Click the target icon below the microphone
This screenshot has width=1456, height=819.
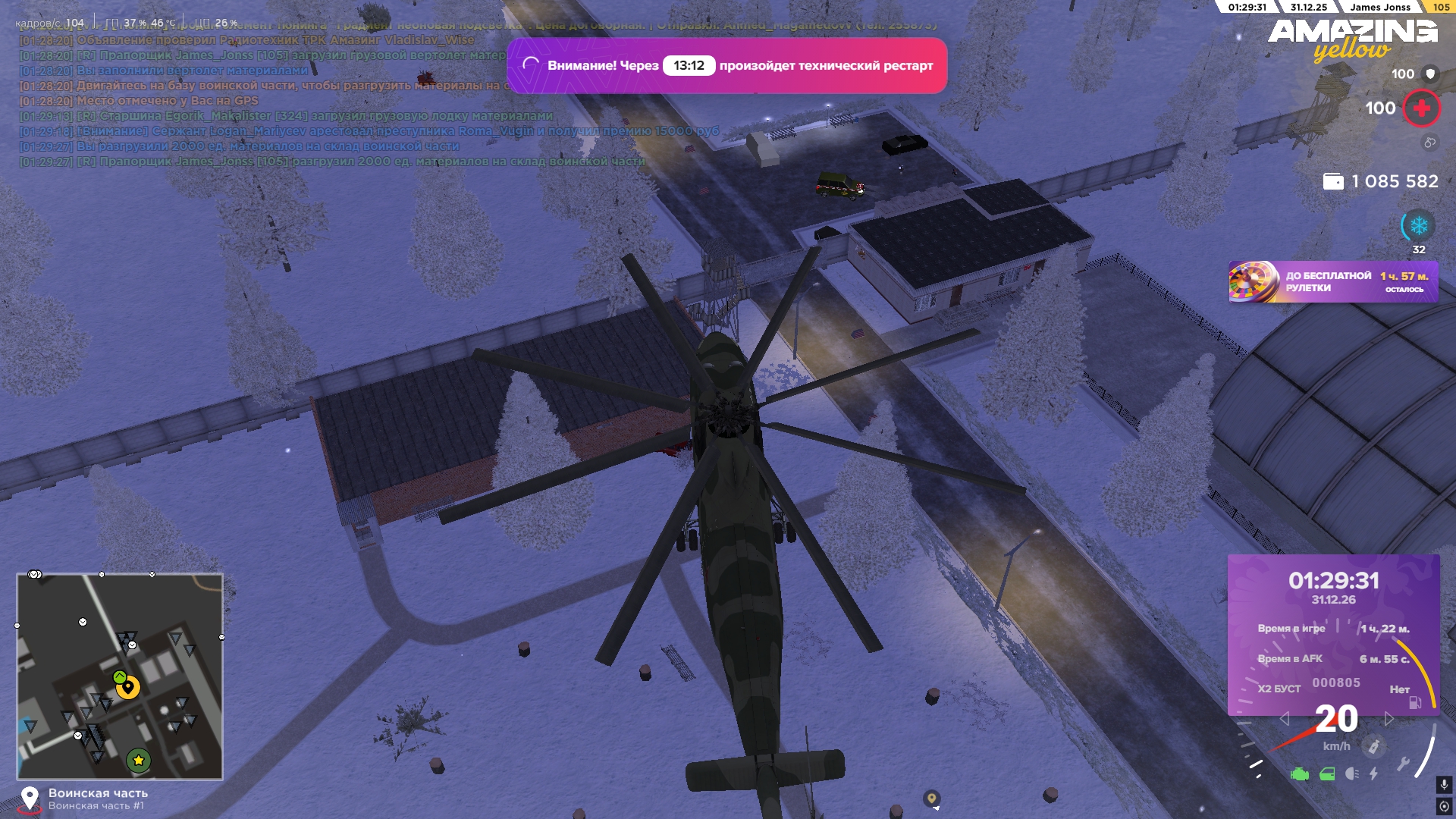pos(1444,806)
